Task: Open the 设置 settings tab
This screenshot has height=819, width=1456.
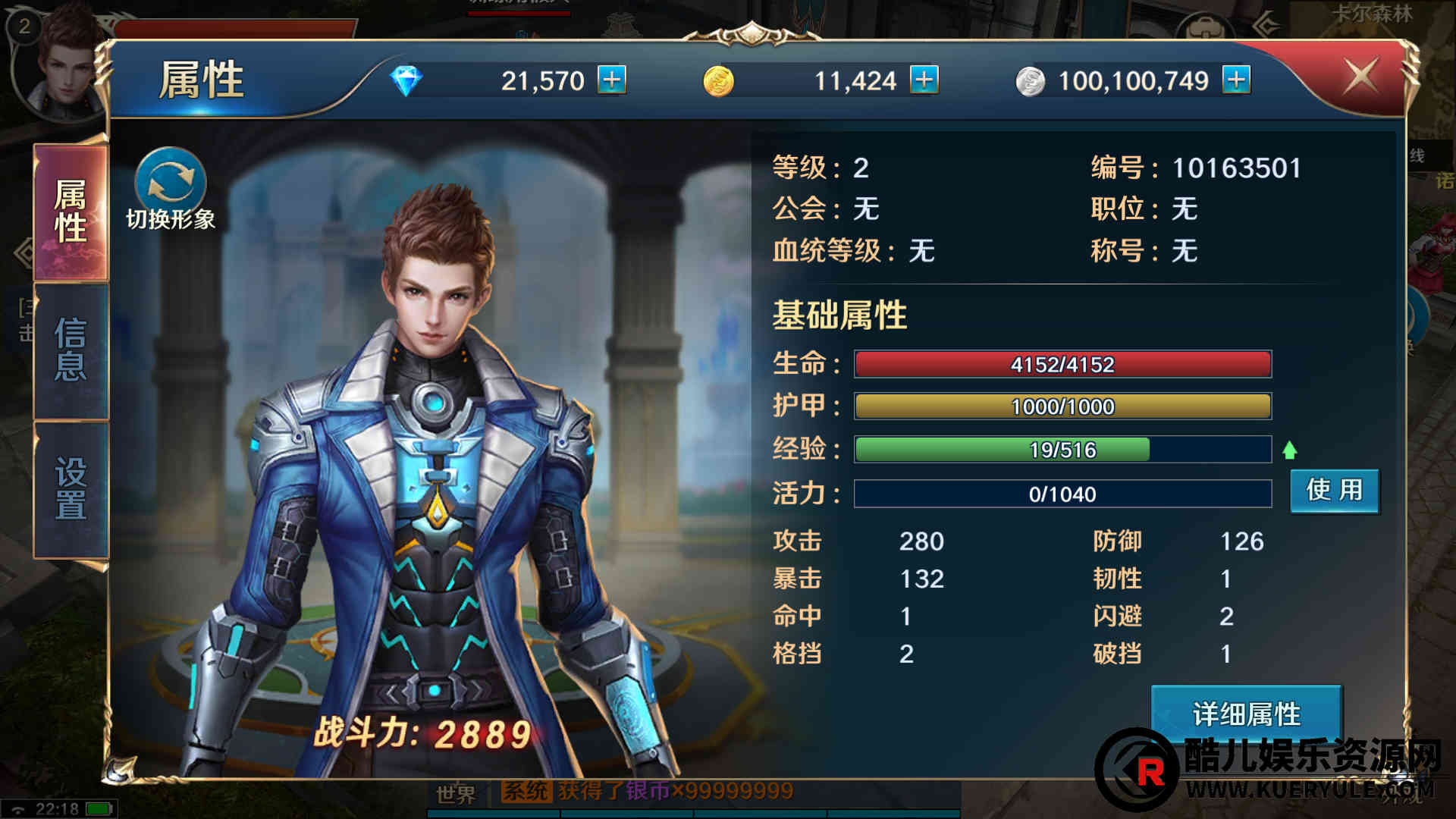Action: click(71, 489)
